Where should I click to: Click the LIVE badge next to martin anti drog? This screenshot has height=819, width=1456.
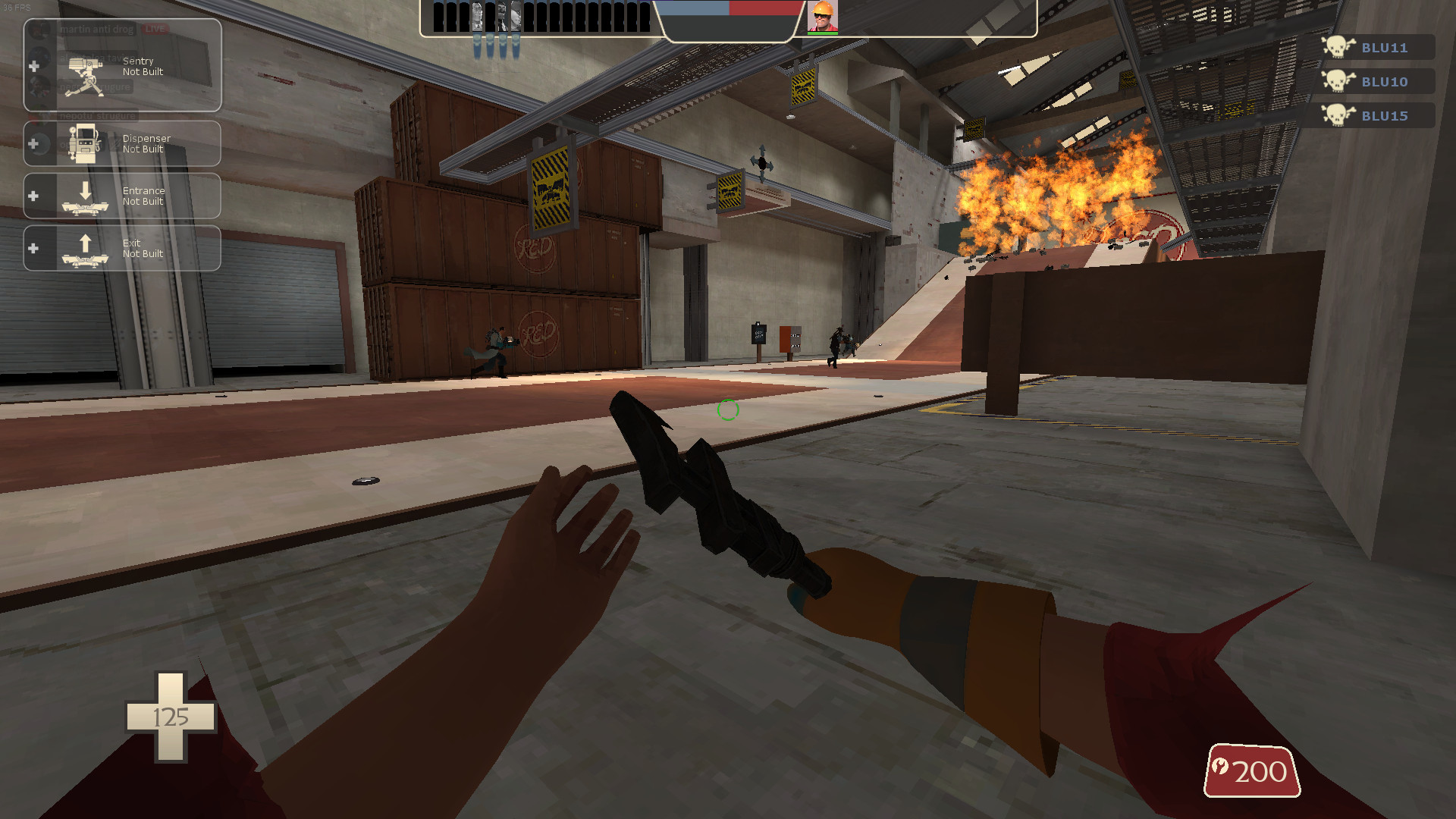click(x=155, y=29)
